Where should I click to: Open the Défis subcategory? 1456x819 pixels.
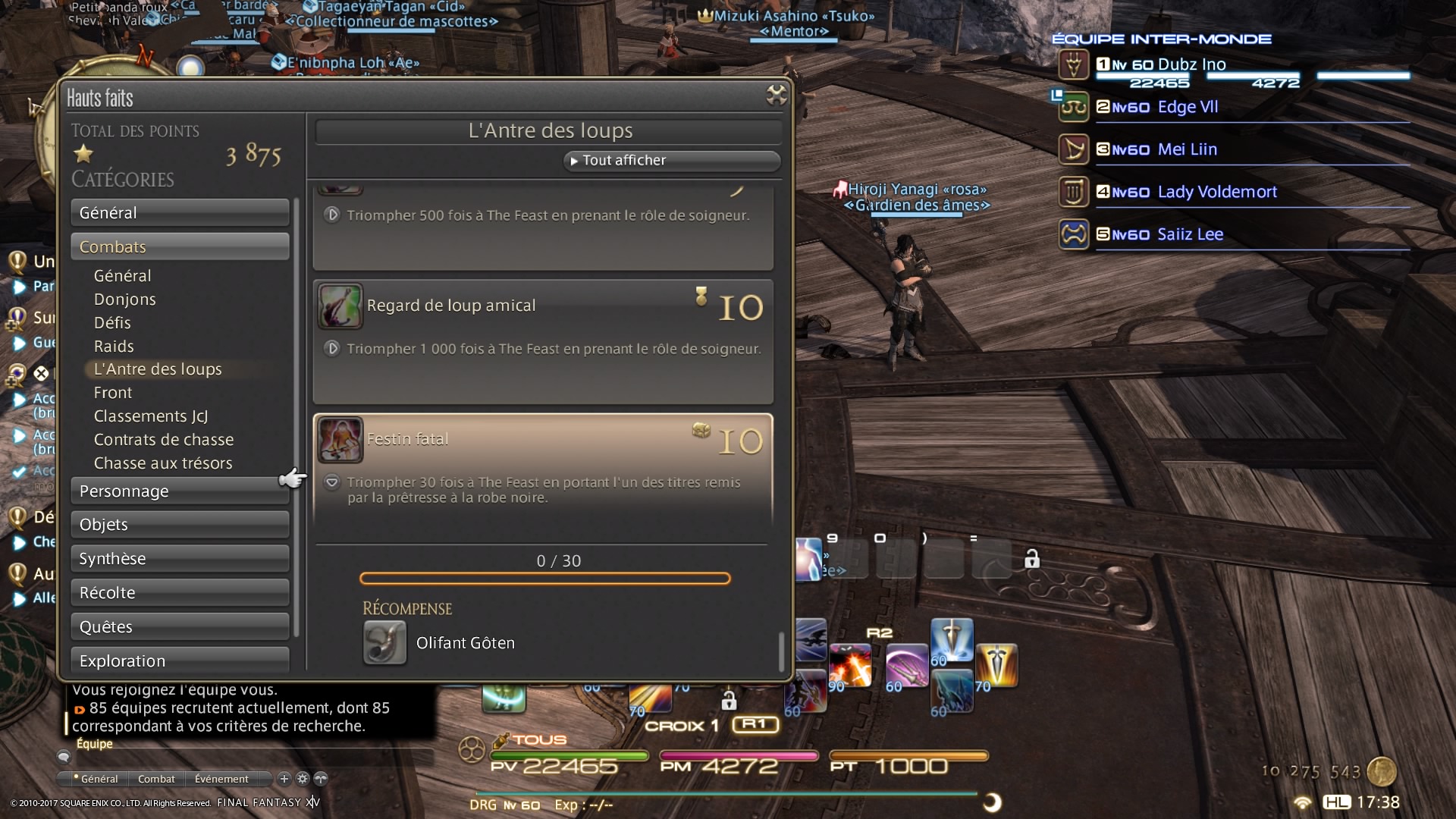tap(112, 323)
